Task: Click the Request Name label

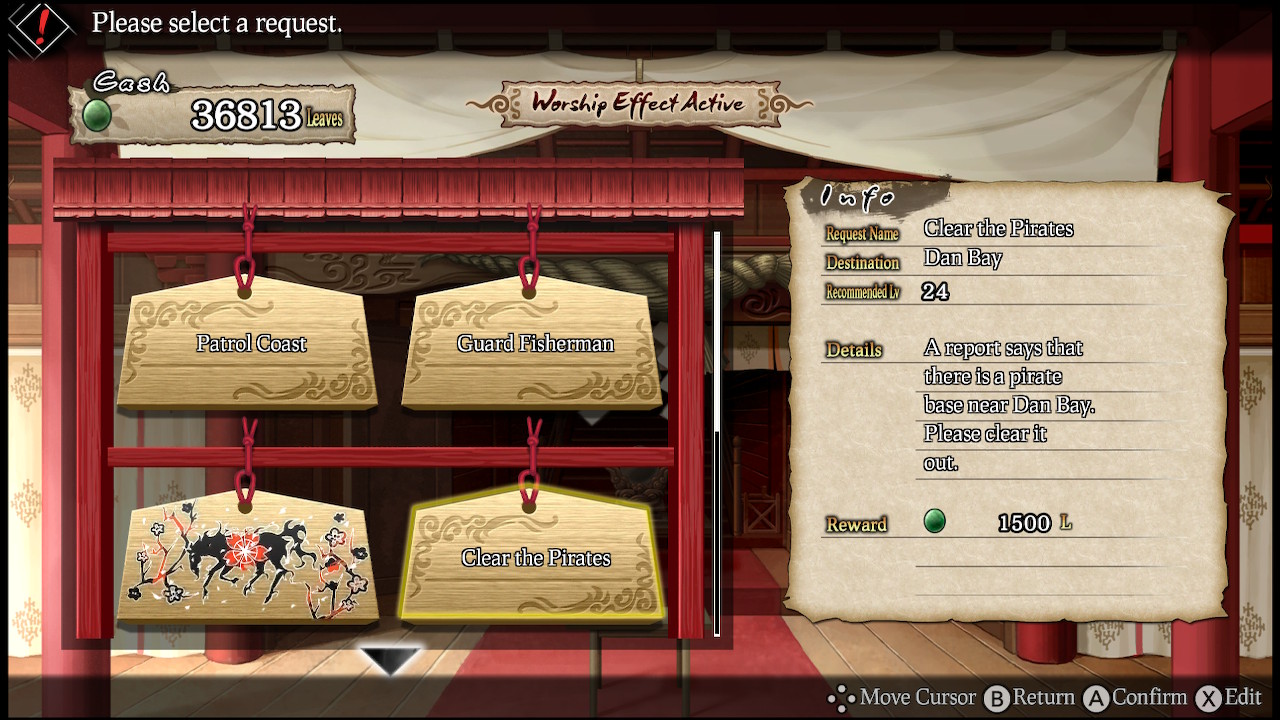Action: tap(861, 233)
